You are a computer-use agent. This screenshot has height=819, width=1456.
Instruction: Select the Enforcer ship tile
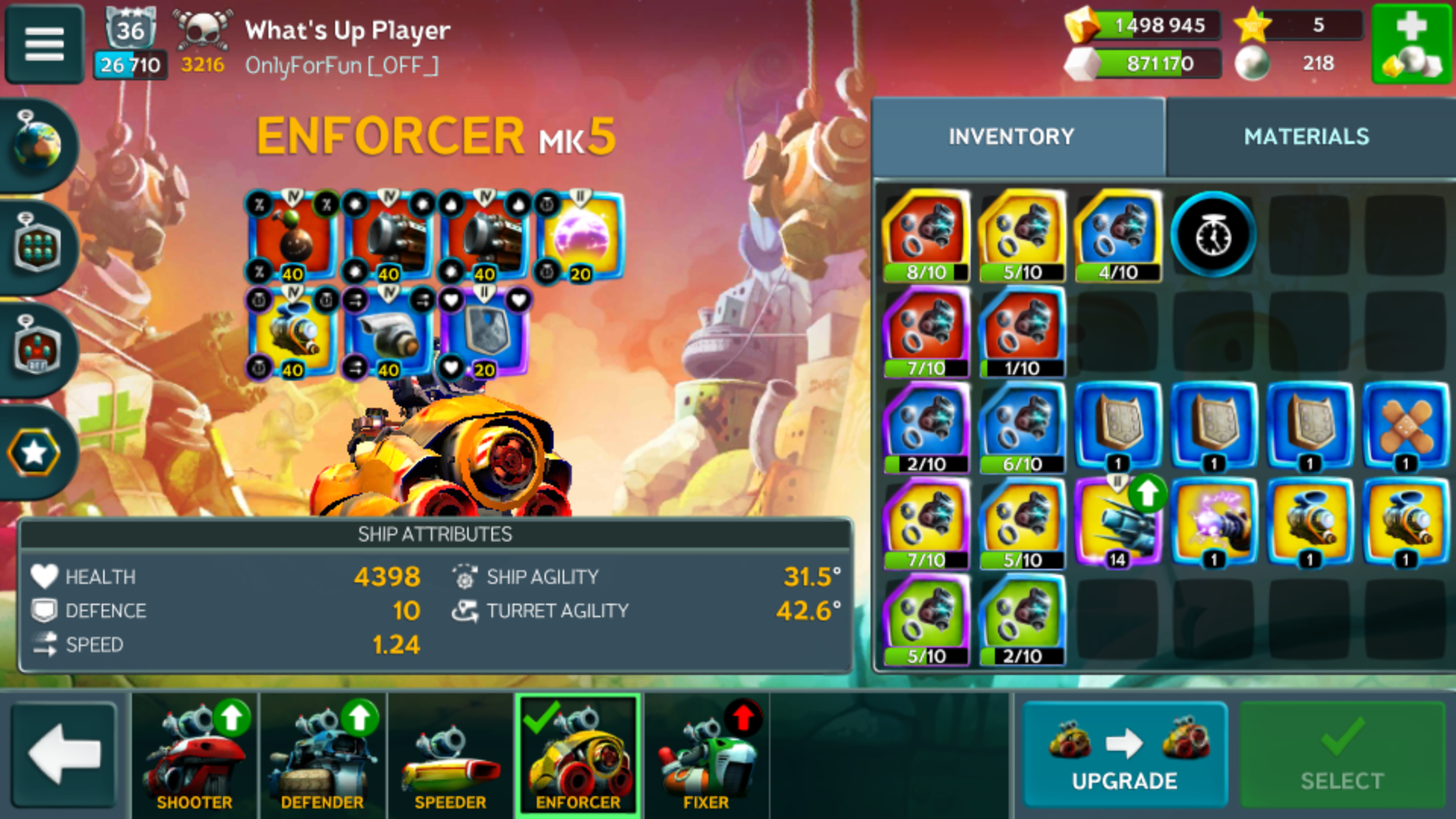[578, 755]
